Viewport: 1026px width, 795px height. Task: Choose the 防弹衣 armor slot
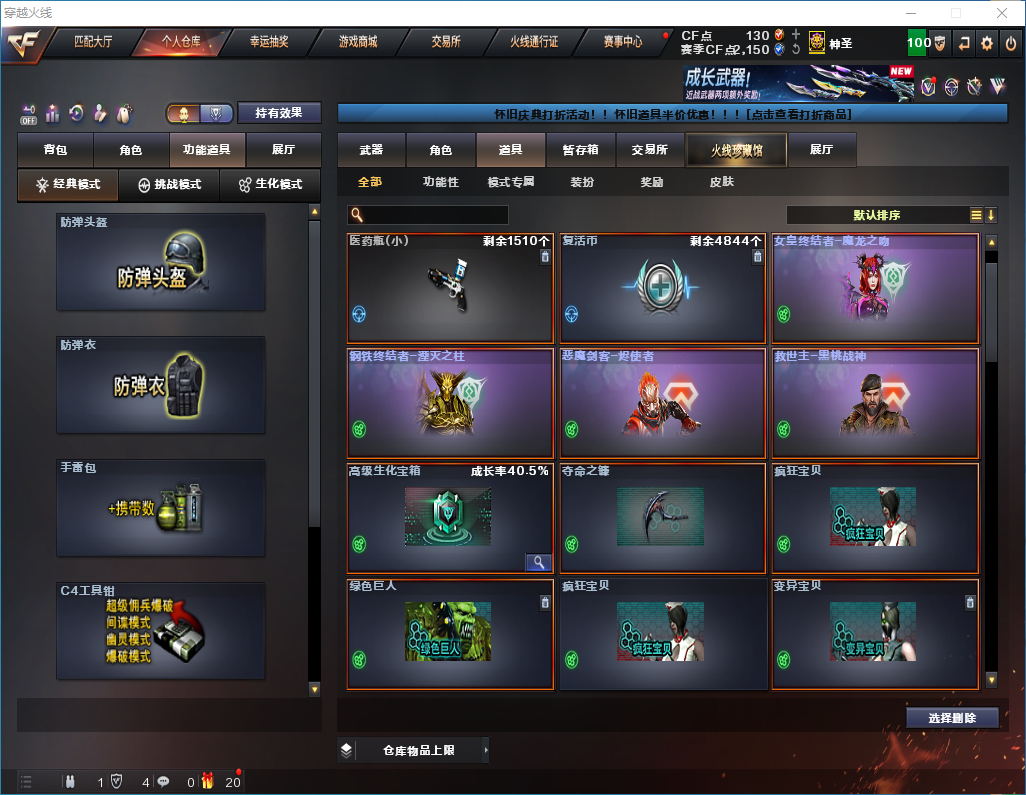coord(161,385)
